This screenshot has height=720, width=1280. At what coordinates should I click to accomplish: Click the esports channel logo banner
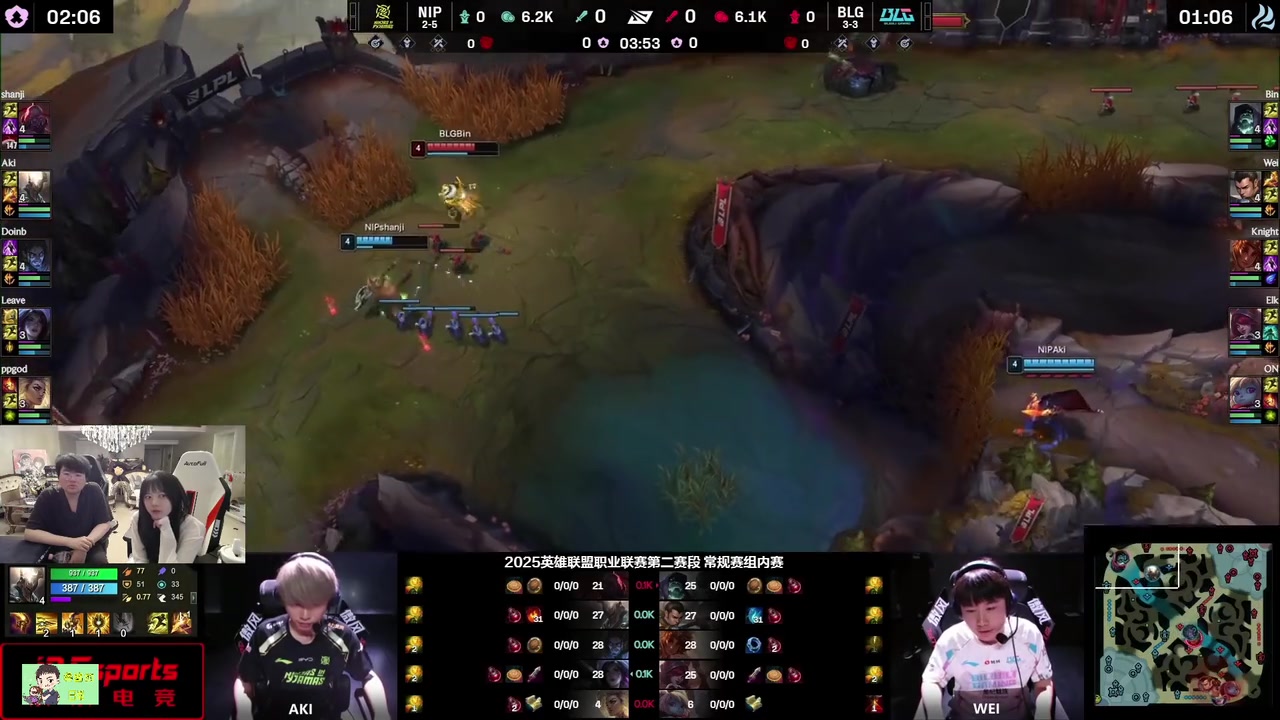(x=102, y=682)
